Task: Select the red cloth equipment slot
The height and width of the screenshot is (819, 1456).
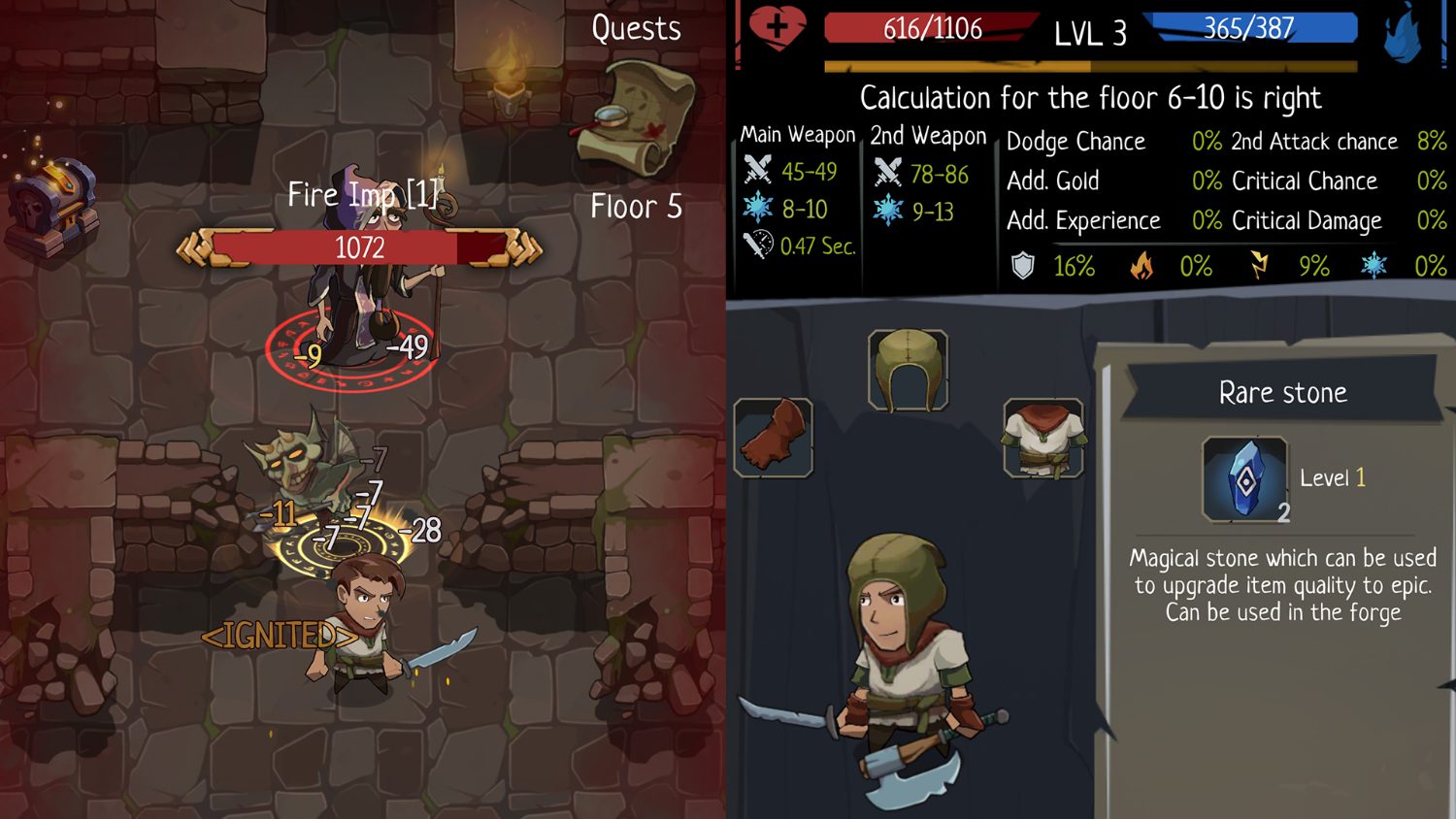Action: click(x=774, y=439)
